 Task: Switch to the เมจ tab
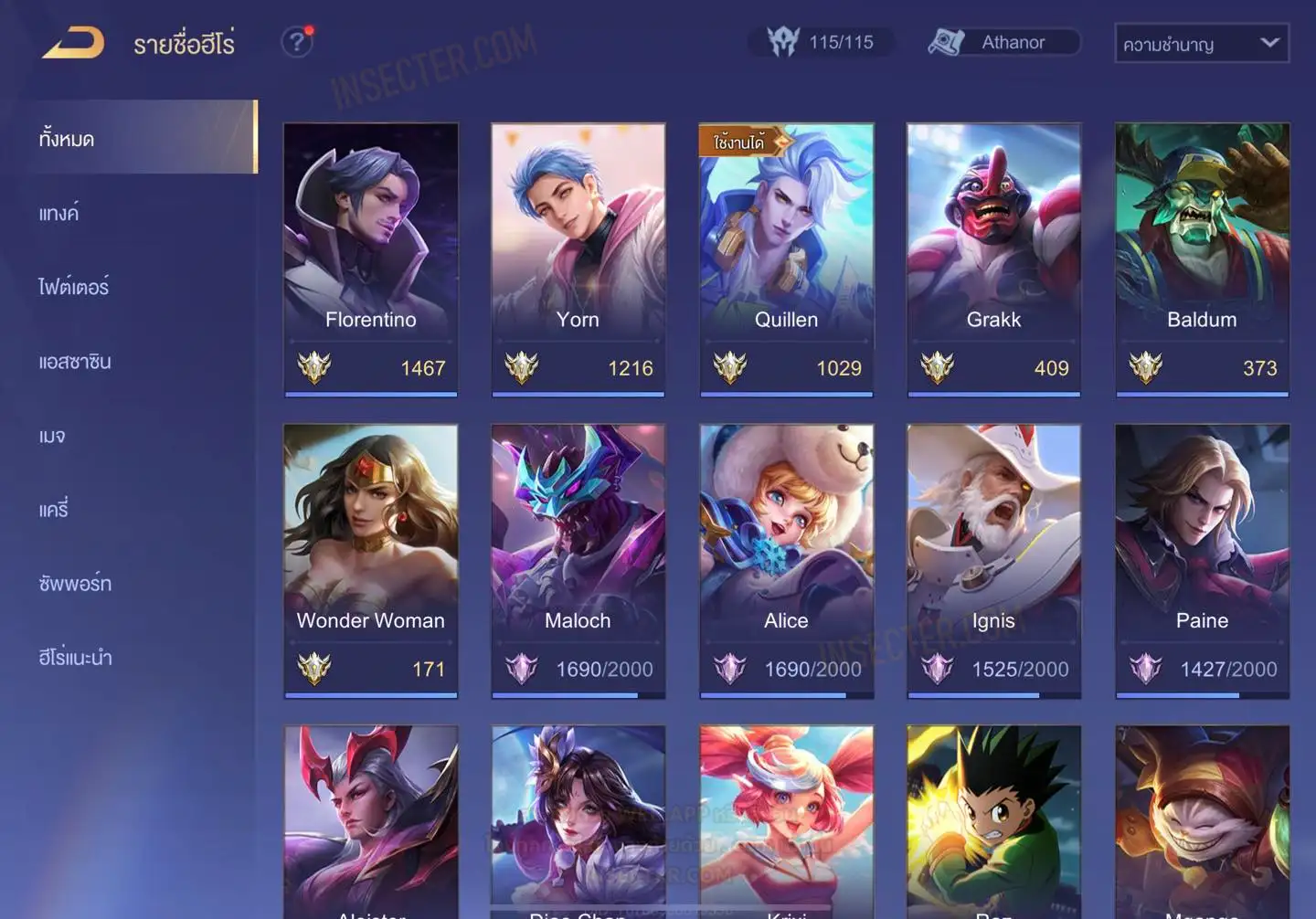click(x=52, y=436)
